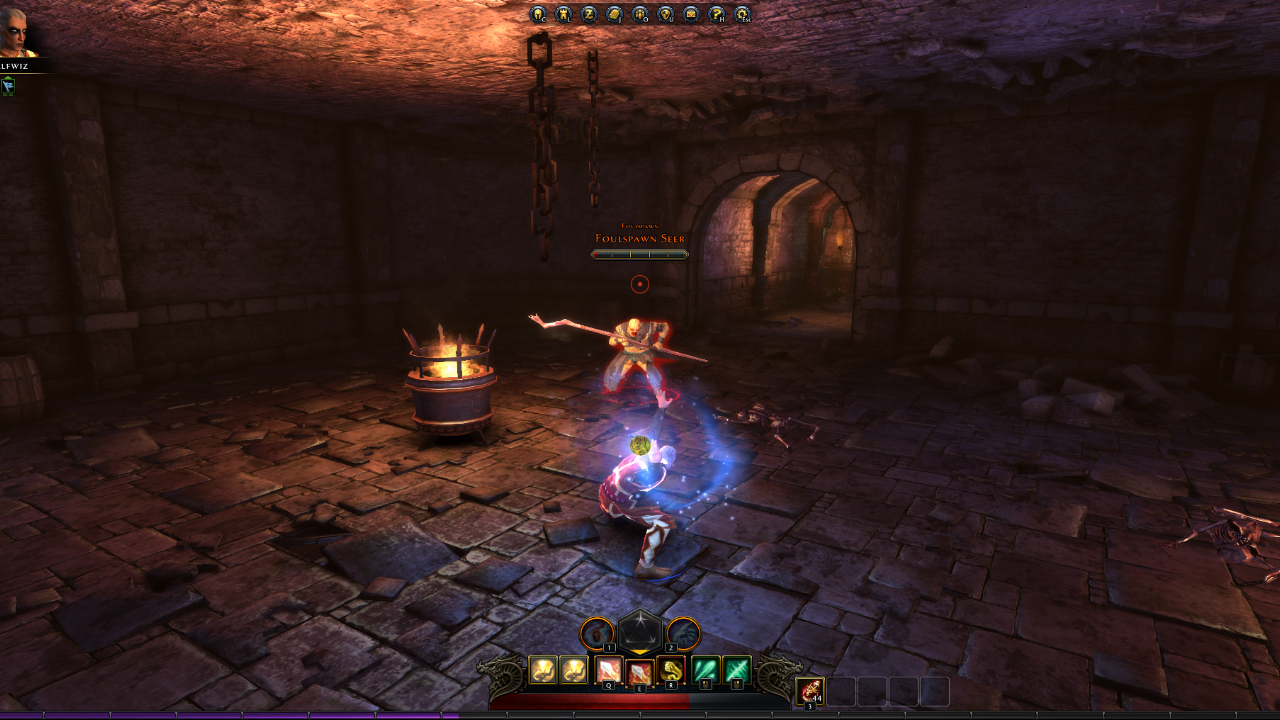Use the first green at-will power
This screenshot has height=720, width=1280.
pos(707,670)
